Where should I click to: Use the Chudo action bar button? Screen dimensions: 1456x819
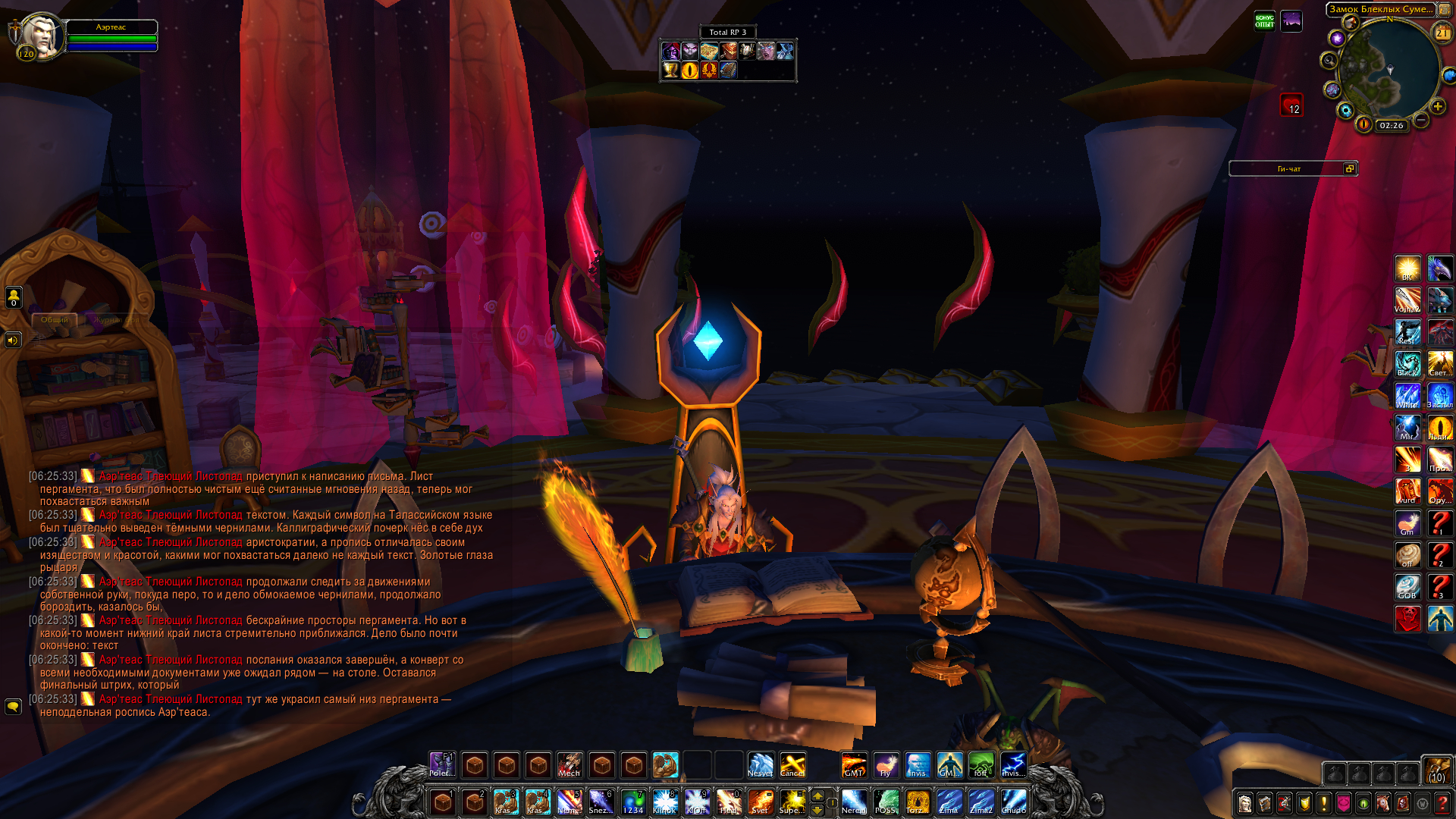(1013, 802)
